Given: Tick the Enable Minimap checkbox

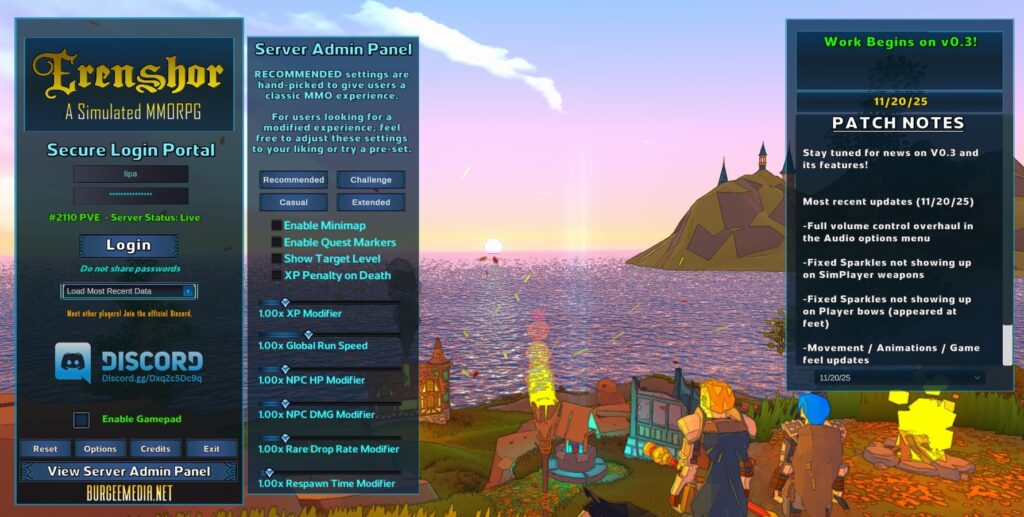Looking at the screenshot, I should coord(277,226).
